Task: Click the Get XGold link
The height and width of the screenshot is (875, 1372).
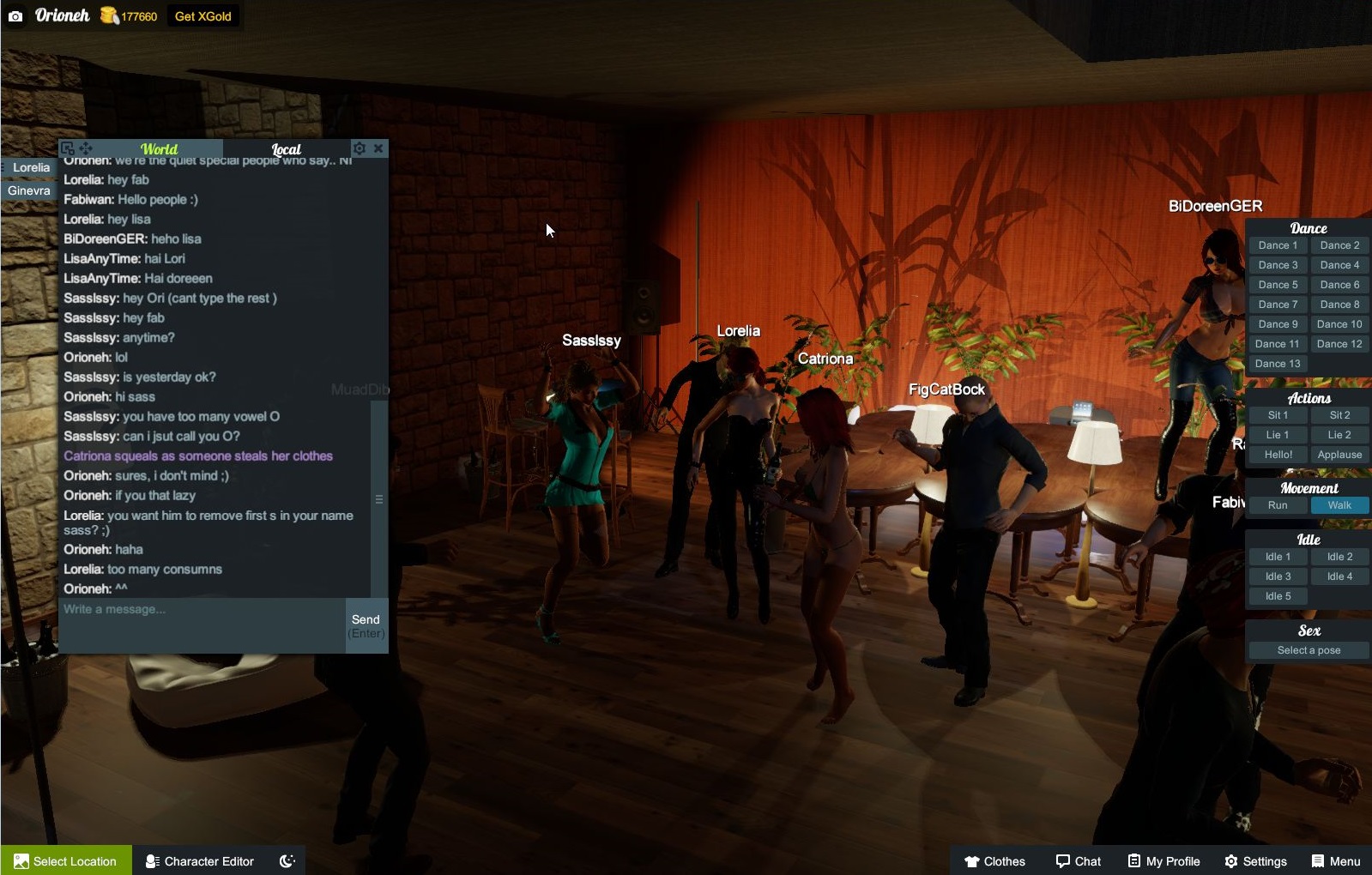Action: pos(203,15)
